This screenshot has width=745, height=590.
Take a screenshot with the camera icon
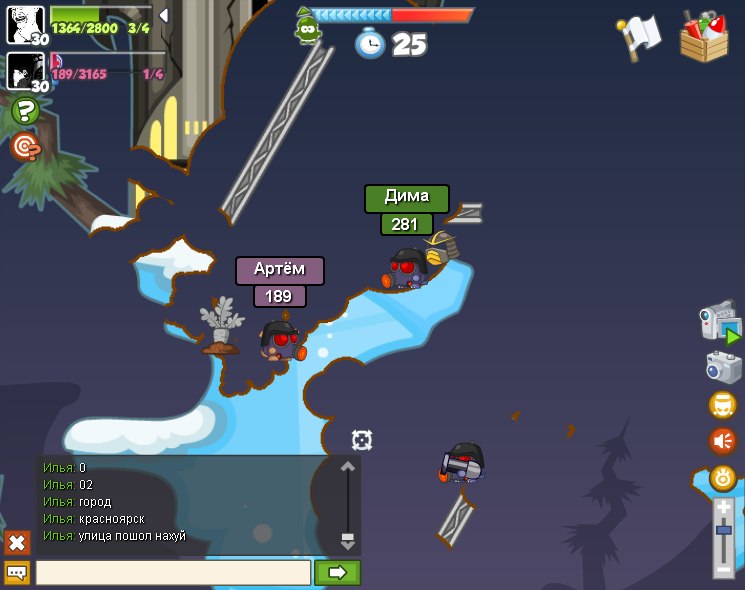point(722,367)
